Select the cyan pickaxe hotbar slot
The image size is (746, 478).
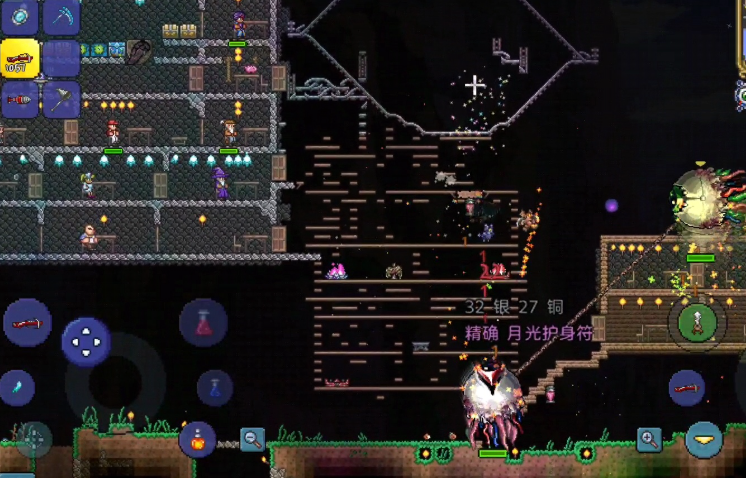pyautogui.click(x=61, y=15)
